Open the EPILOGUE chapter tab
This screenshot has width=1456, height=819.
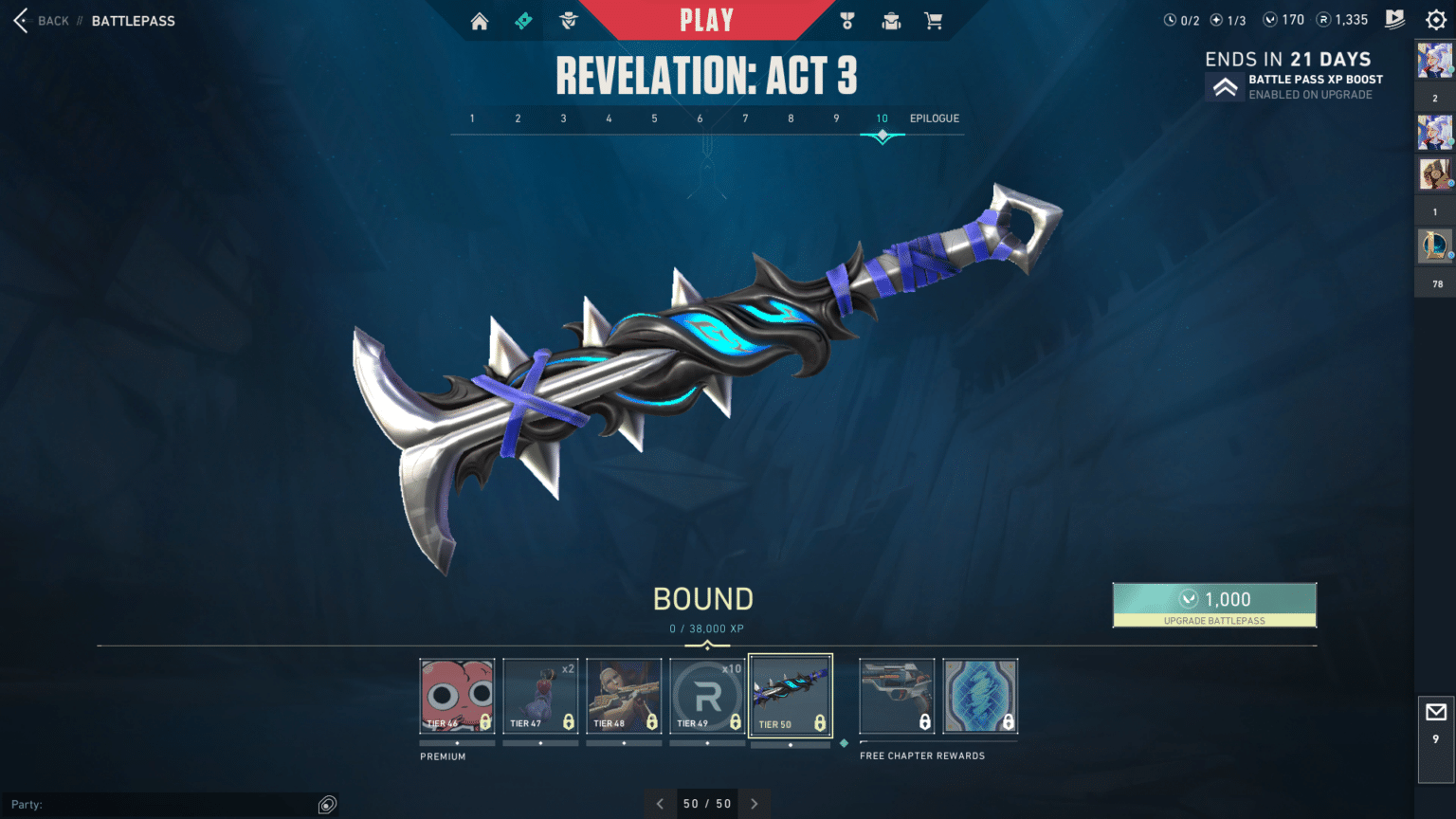935,118
